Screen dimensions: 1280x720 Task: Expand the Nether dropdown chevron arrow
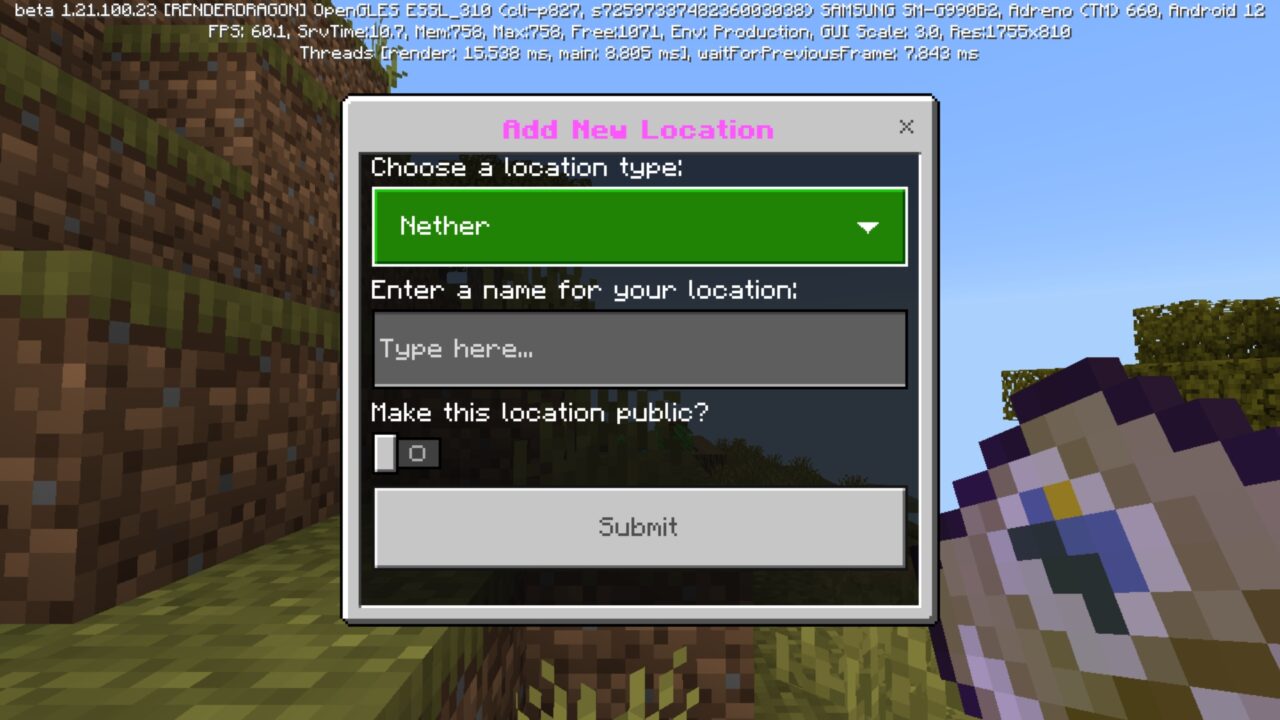click(x=867, y=227)
